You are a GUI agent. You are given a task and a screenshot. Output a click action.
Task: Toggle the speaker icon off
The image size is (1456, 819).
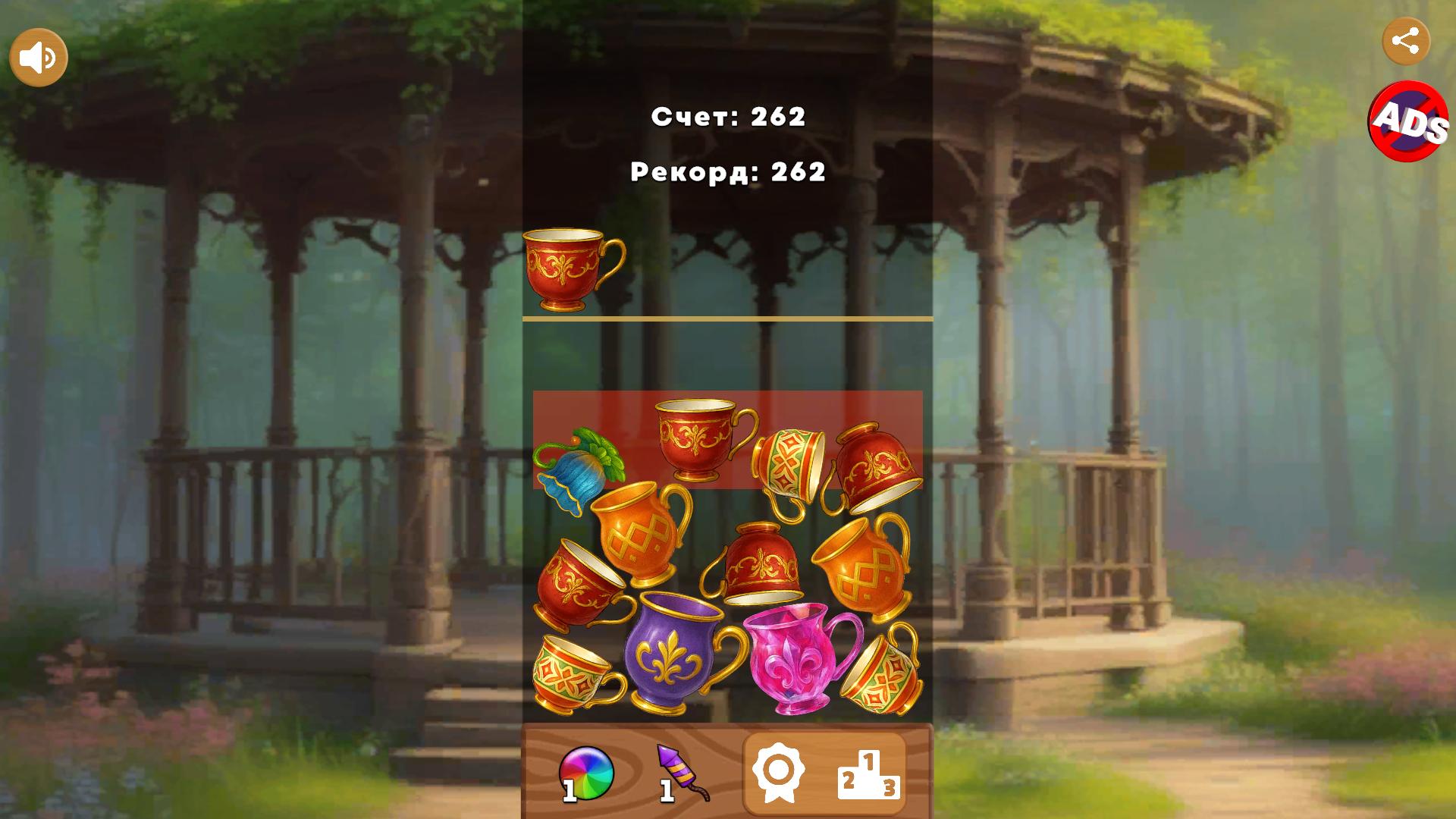39,56
